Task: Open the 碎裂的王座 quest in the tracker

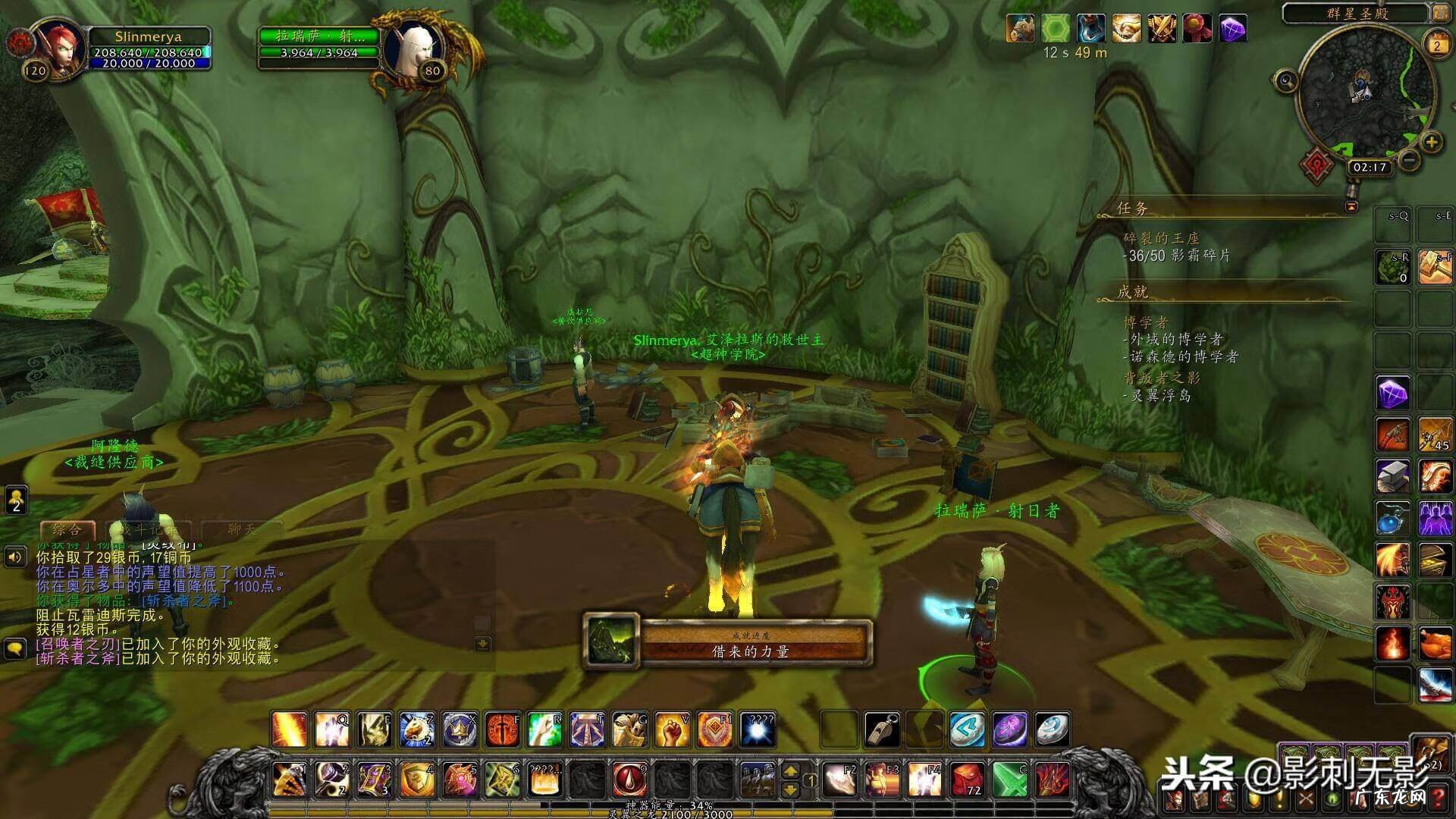Action: pos(1161,238)
